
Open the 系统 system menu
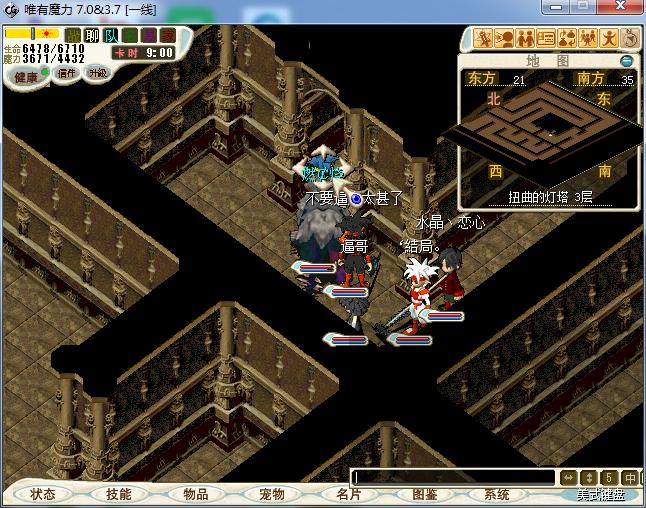(496, 494)
